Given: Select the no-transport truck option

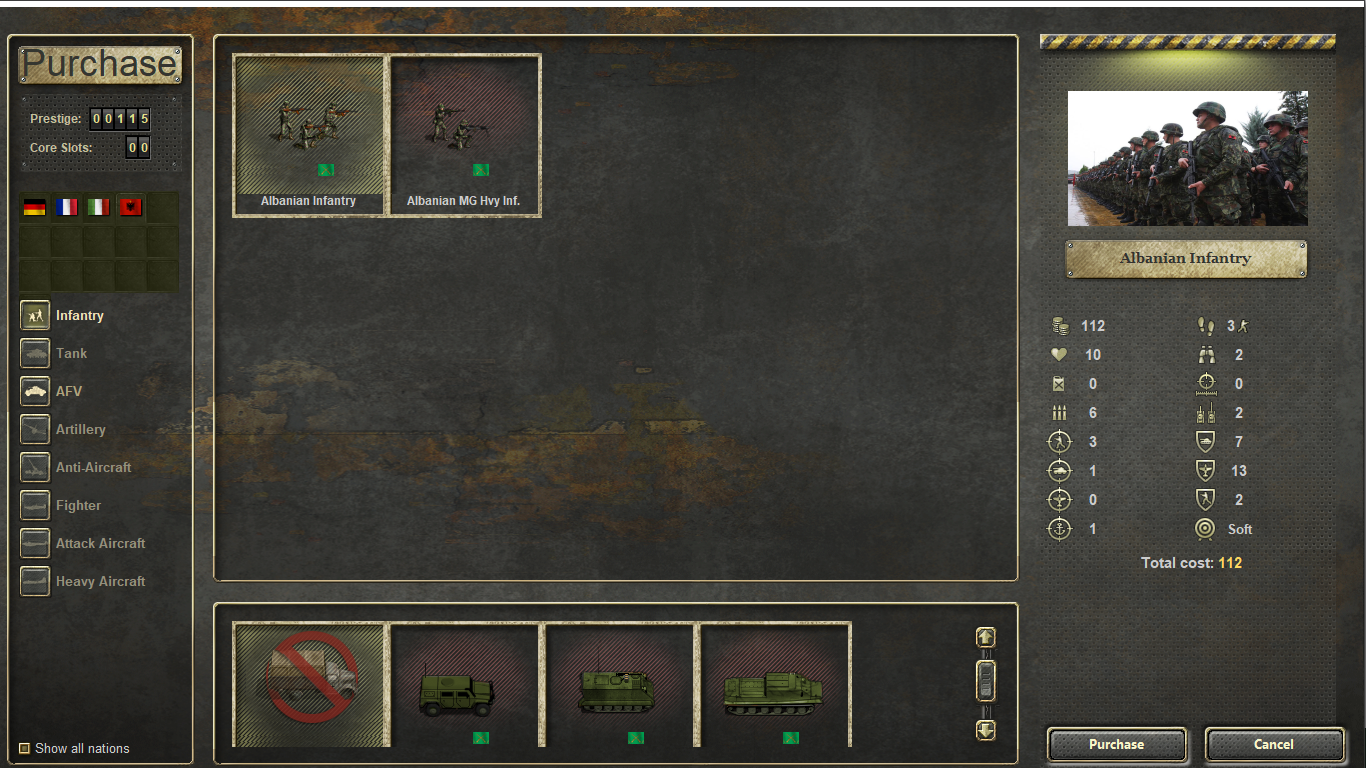Looking at the screenshot, I should pyautogui.click(x=310, y=685).
